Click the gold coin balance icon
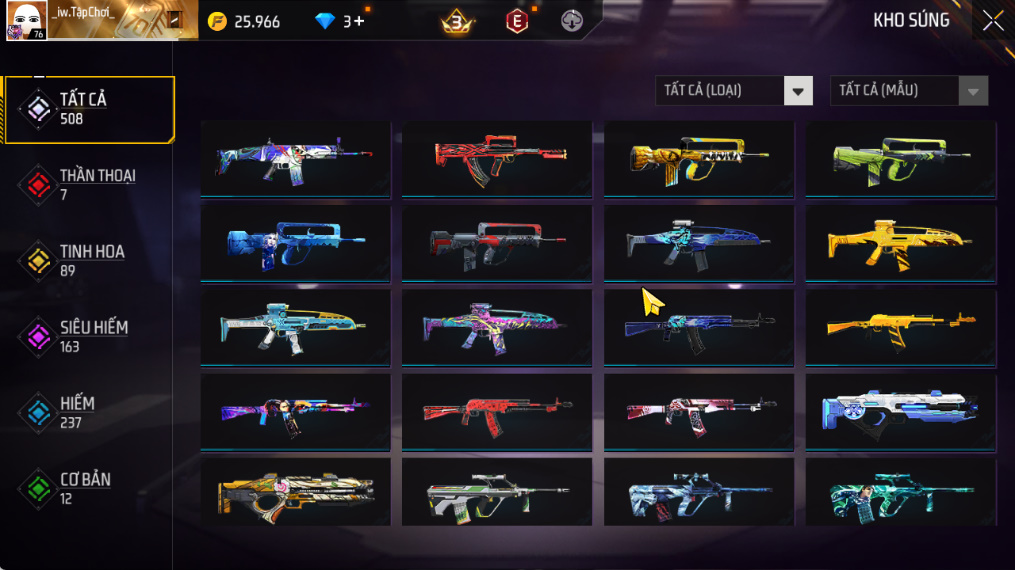The width and height of the screenshot is (1015, 570). click(218, 21)
